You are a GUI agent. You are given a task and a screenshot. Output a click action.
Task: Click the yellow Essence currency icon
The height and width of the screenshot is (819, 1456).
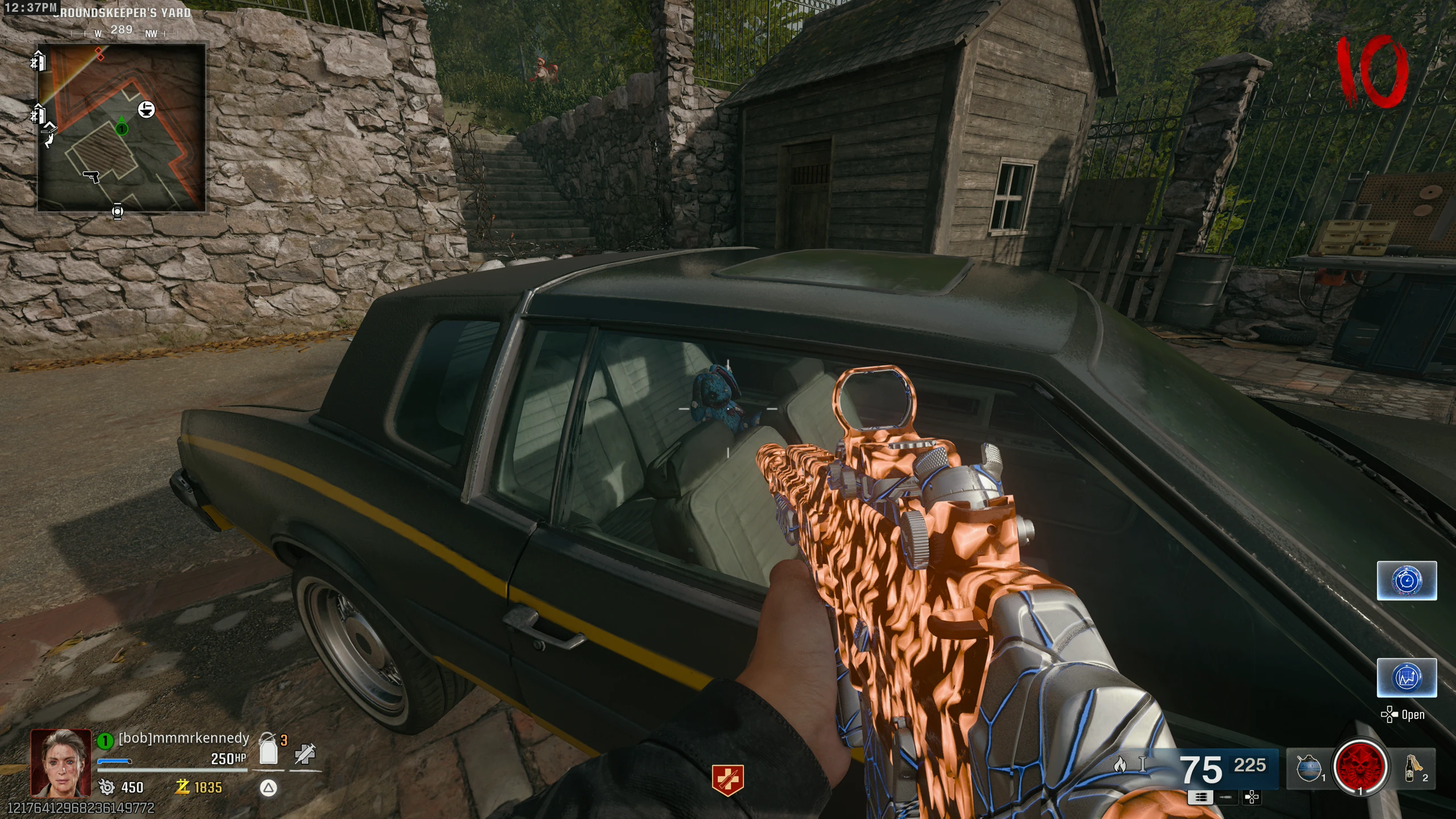[x=183, y=787]
